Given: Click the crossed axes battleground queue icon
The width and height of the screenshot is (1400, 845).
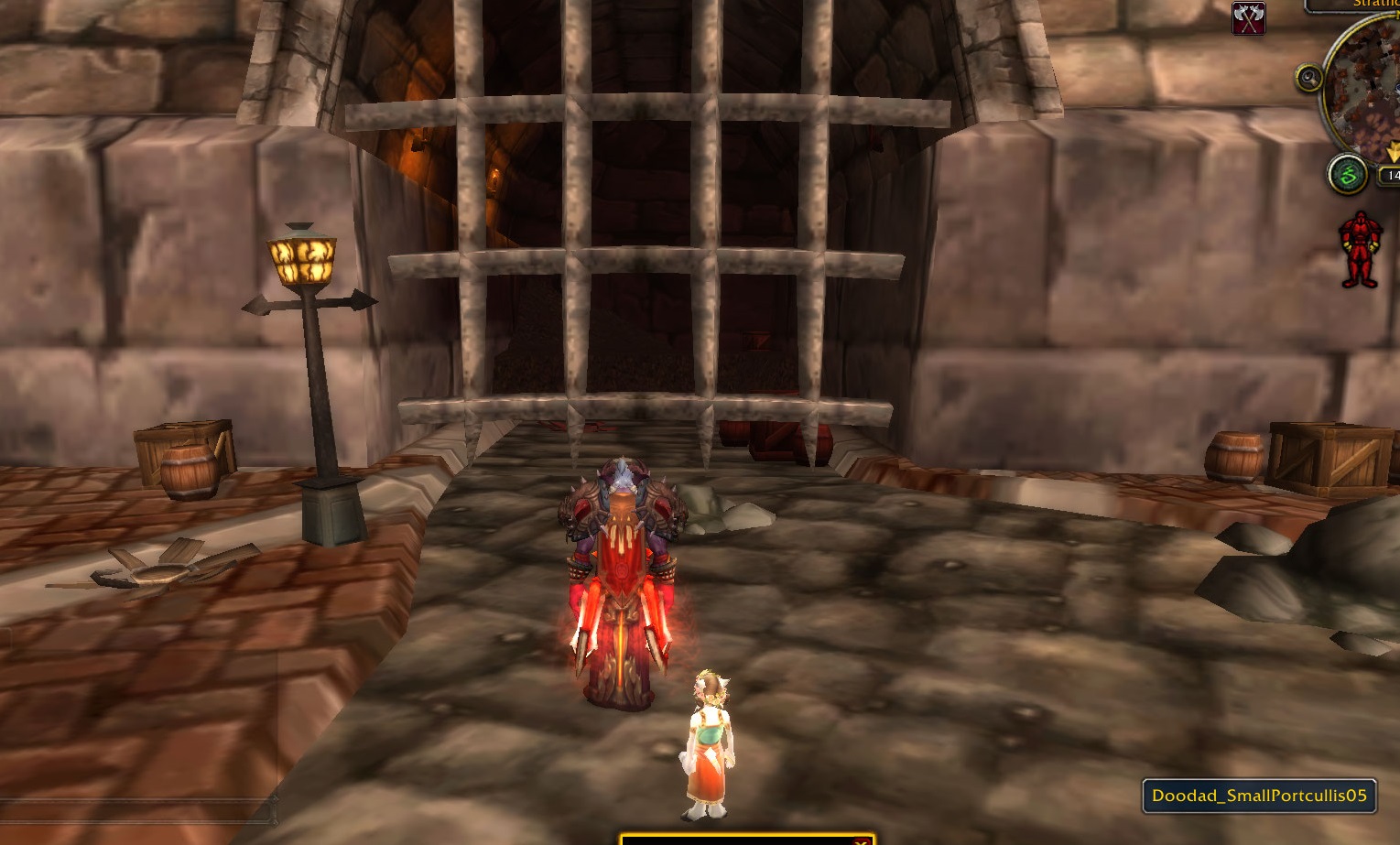Looking at the screenshot, I should 1251,16.
